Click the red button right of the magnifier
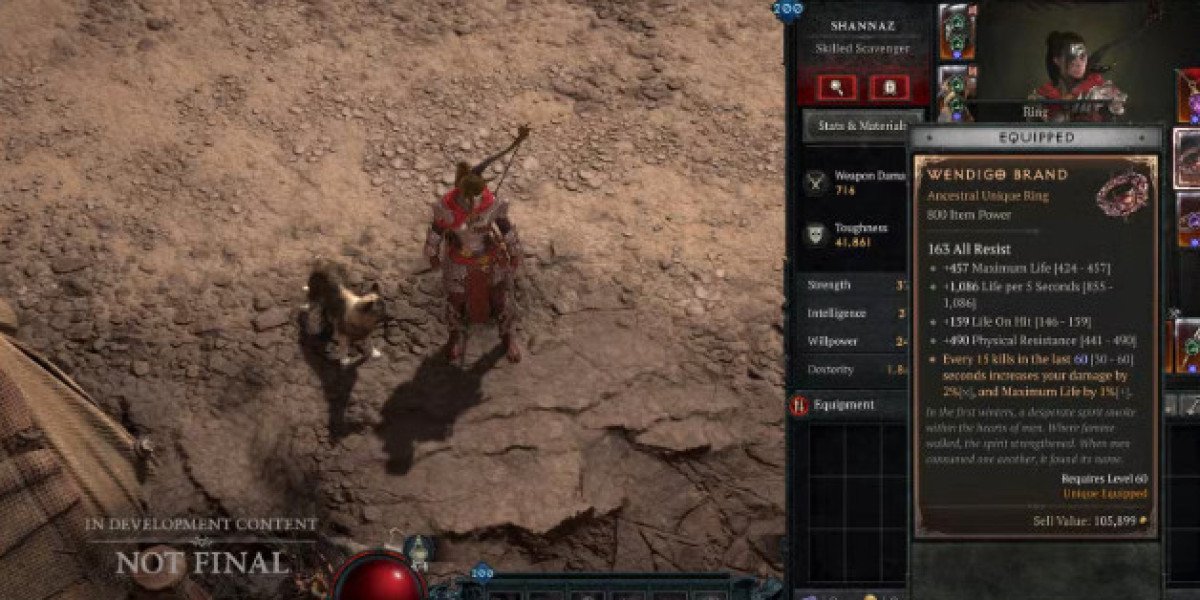Viewport: 1200px width, 600px height. [x=889, y=87]
